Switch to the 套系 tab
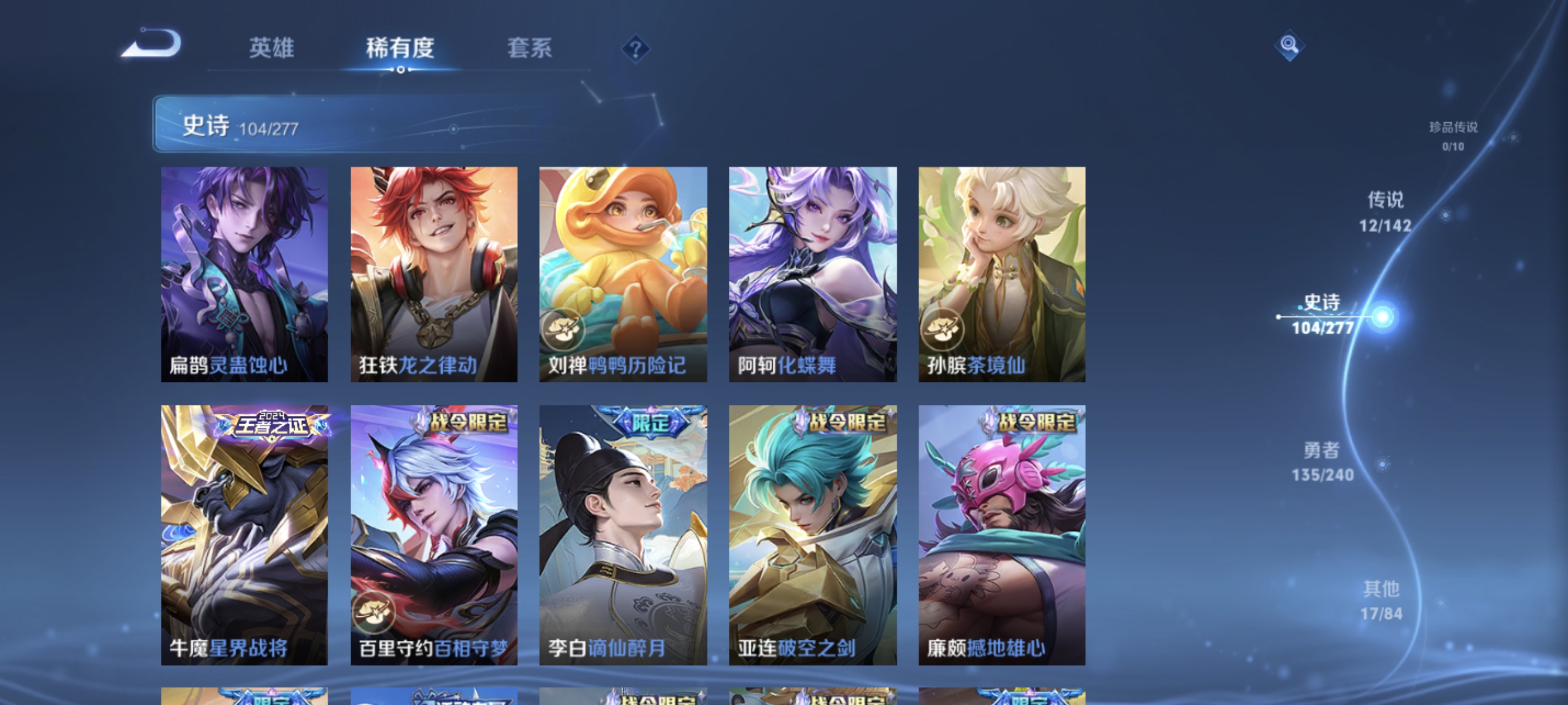This screenshot has width=1568, height=705. (531, 49)
